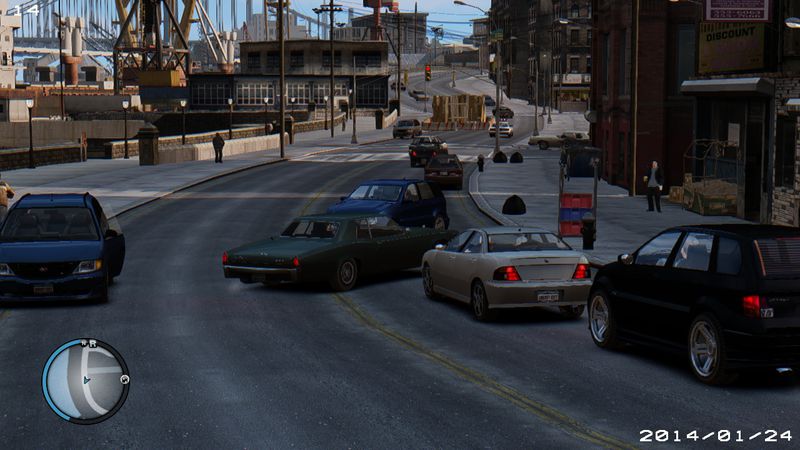
Task: Click the circular radar minimap
Action: 86,381
